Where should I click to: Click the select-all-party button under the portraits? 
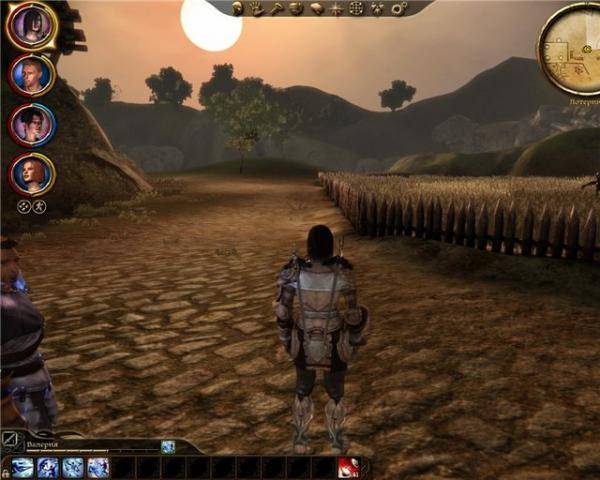tap(24, 207)
